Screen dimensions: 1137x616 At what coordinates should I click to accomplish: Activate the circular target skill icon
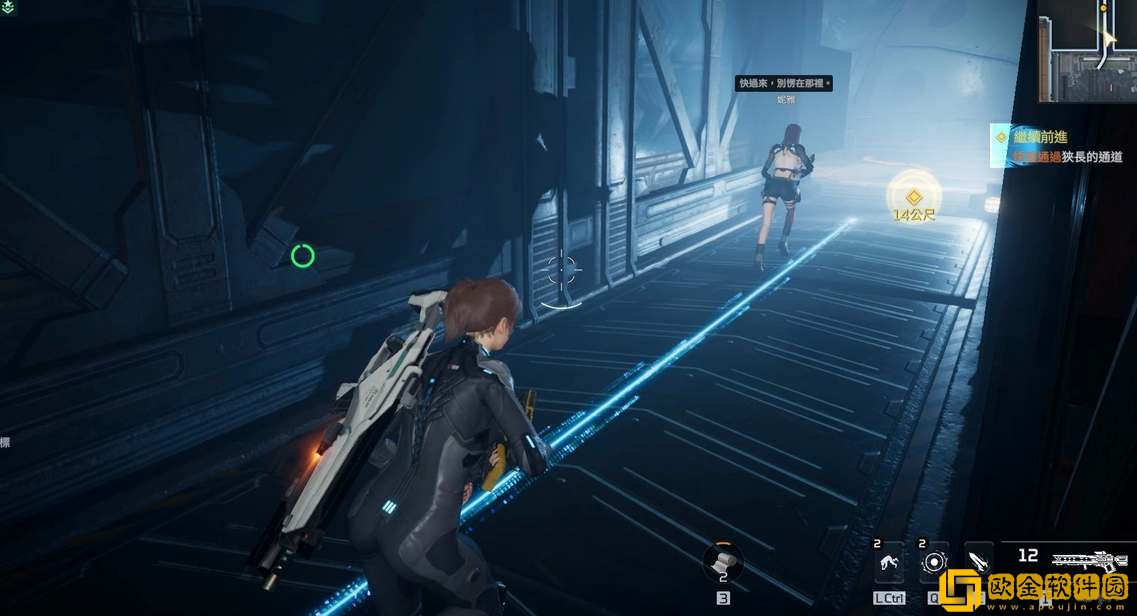934,564
